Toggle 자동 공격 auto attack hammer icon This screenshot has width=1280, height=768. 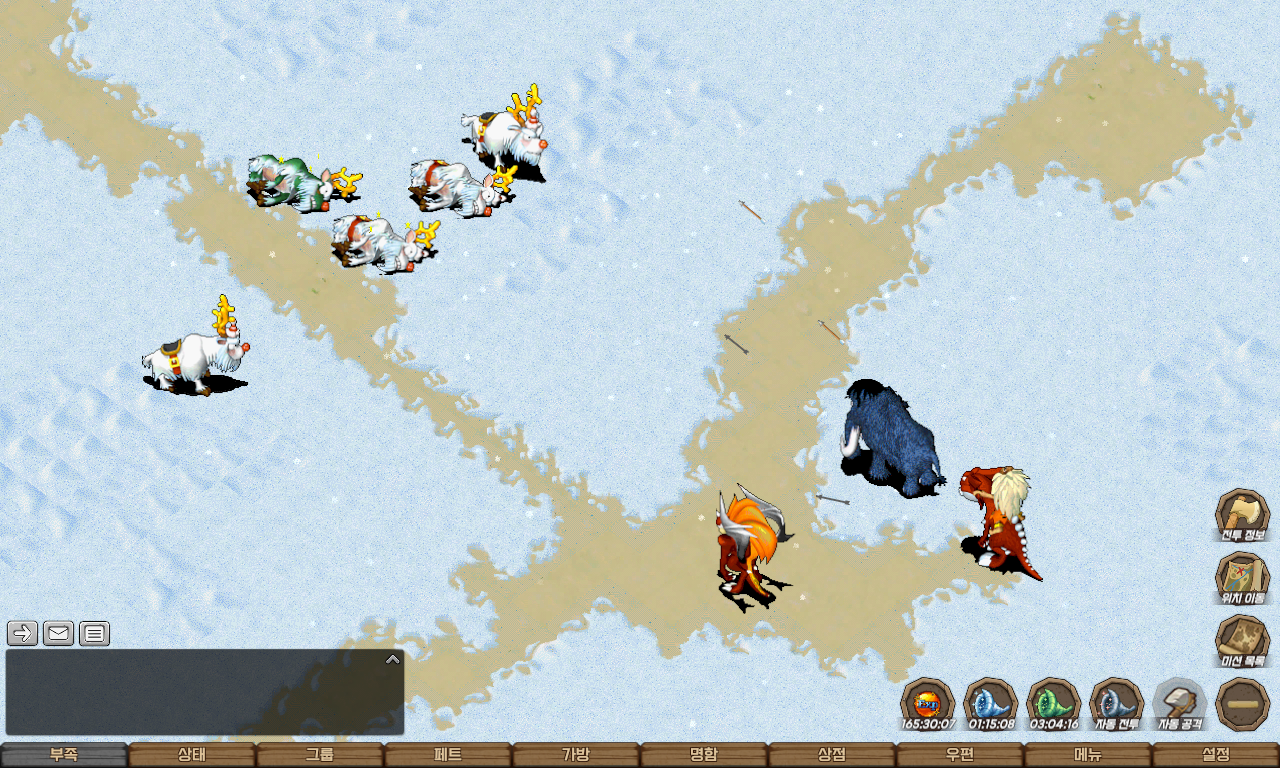[x=1180, y=704]
